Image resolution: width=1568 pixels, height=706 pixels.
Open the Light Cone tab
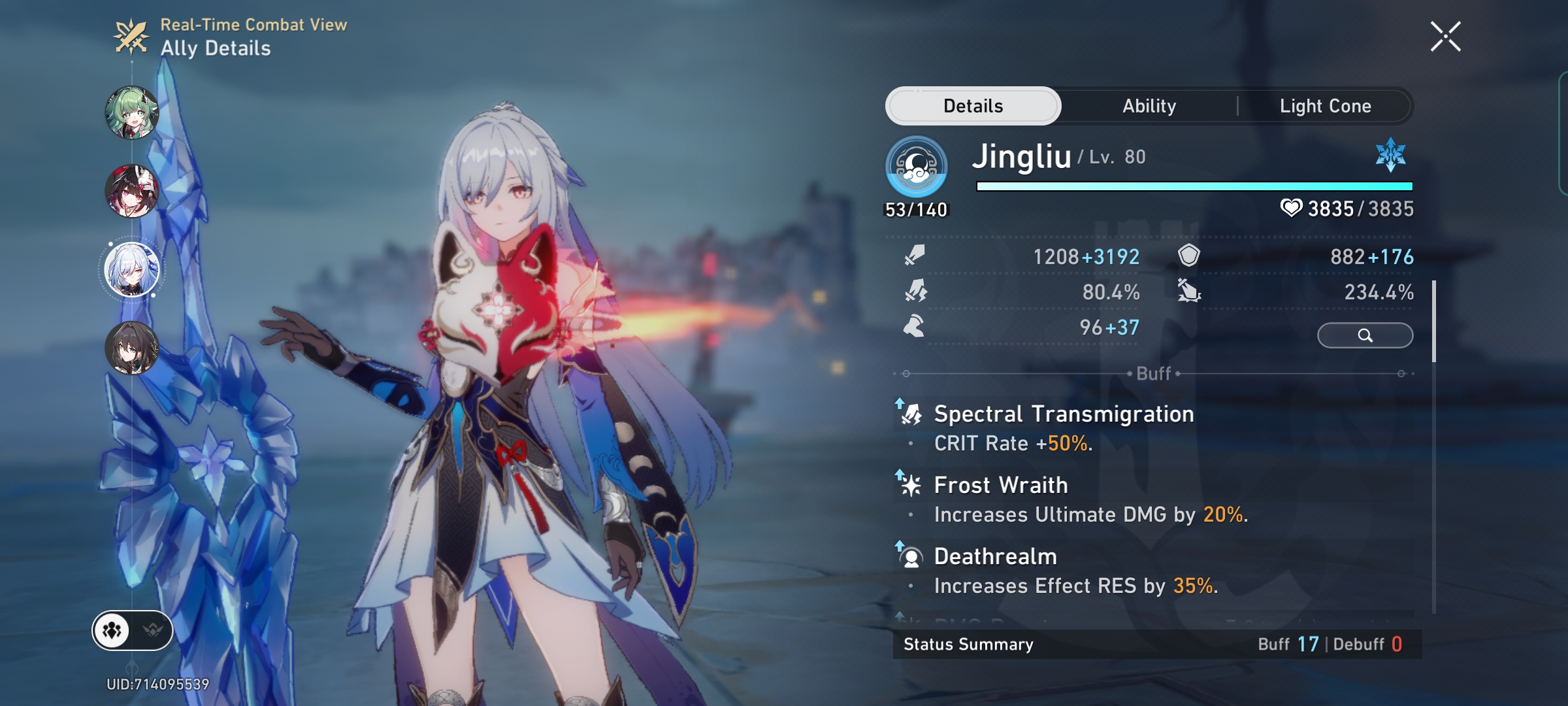pos(1326,105)
